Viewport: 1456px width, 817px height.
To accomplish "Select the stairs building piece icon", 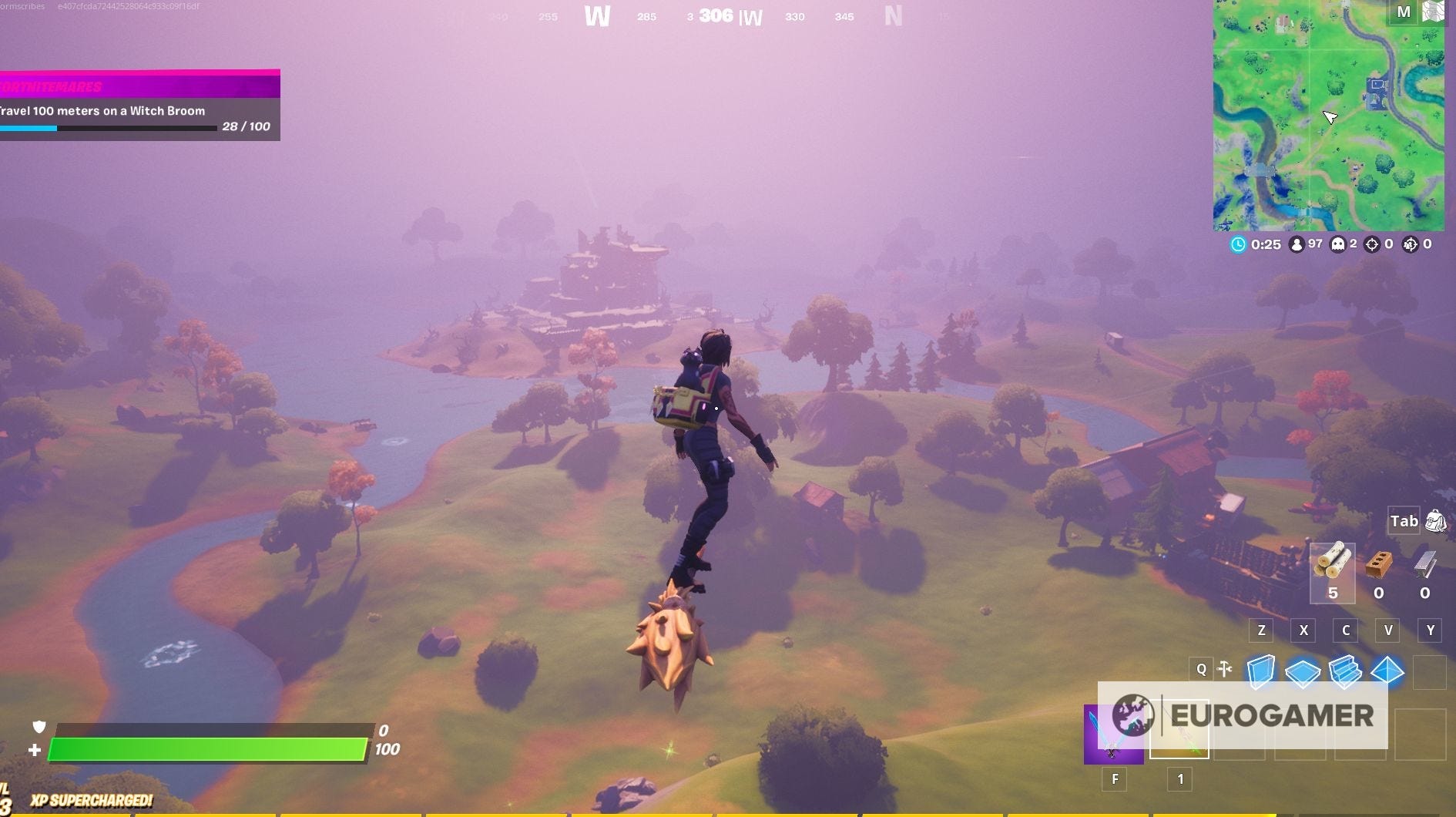I will coord(1346,670).
